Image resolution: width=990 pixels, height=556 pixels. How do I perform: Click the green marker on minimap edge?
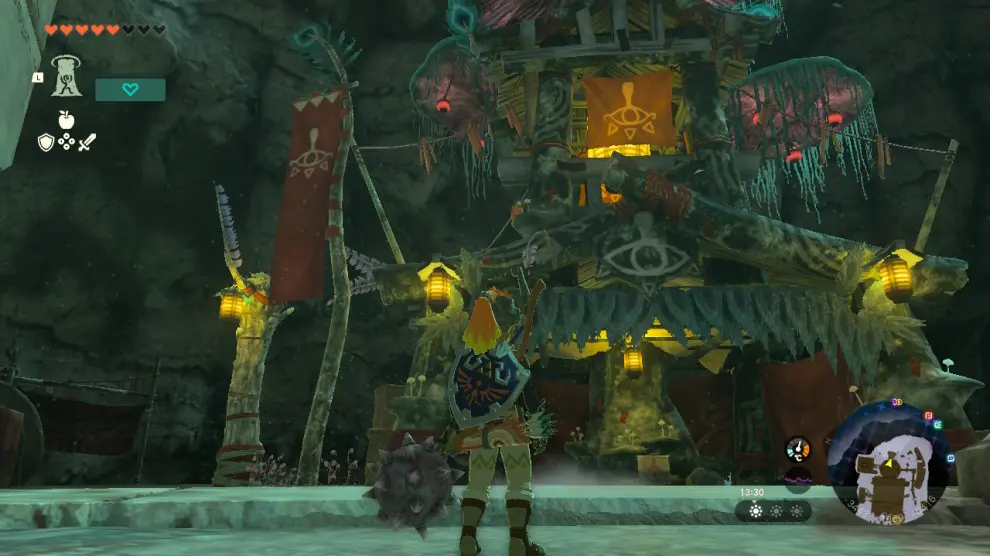(x=938, y=423)
